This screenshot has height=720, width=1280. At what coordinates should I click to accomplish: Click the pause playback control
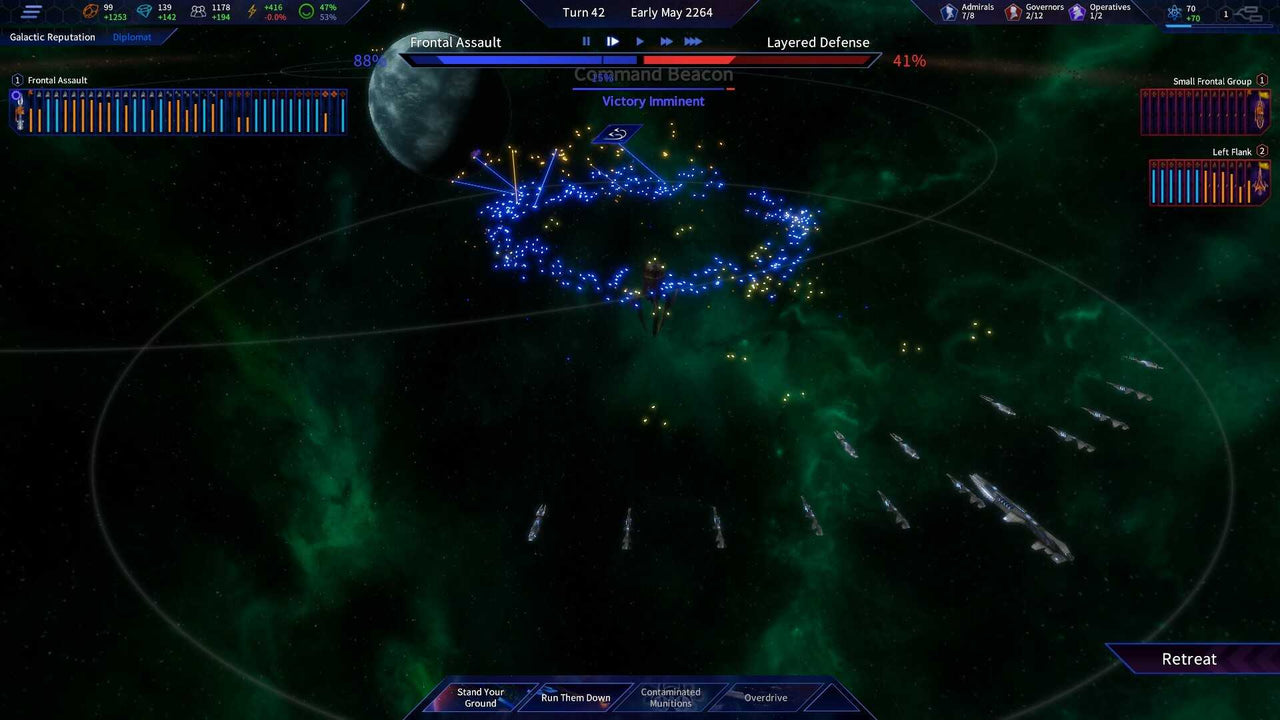coord(586,42)
